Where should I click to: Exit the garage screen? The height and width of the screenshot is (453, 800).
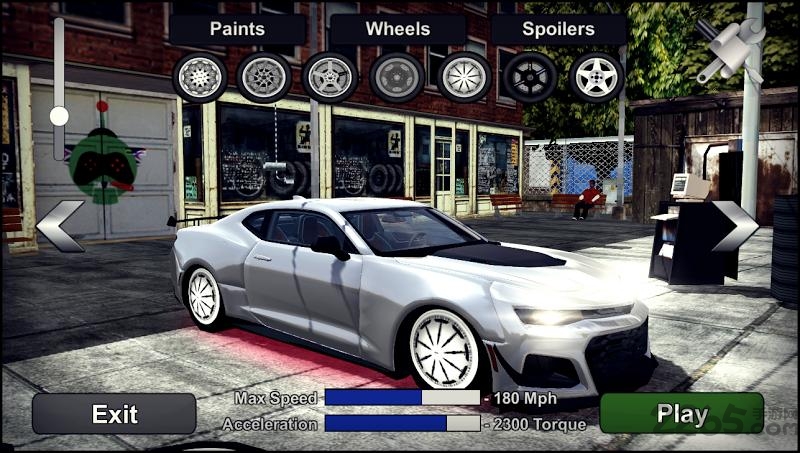coord(114,414)
